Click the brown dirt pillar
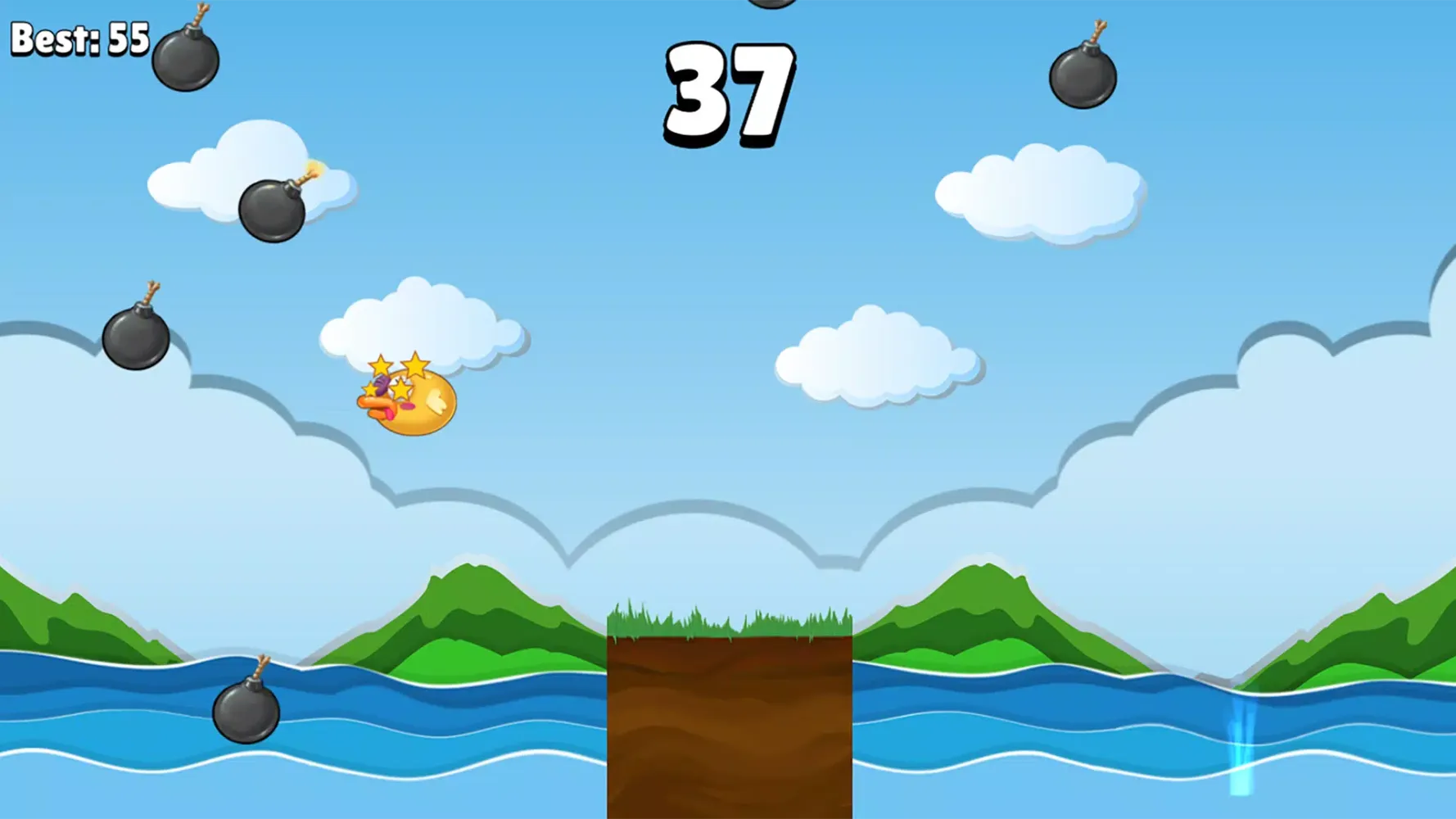This screenshot has height=819, width=1456. coord(729,729)
